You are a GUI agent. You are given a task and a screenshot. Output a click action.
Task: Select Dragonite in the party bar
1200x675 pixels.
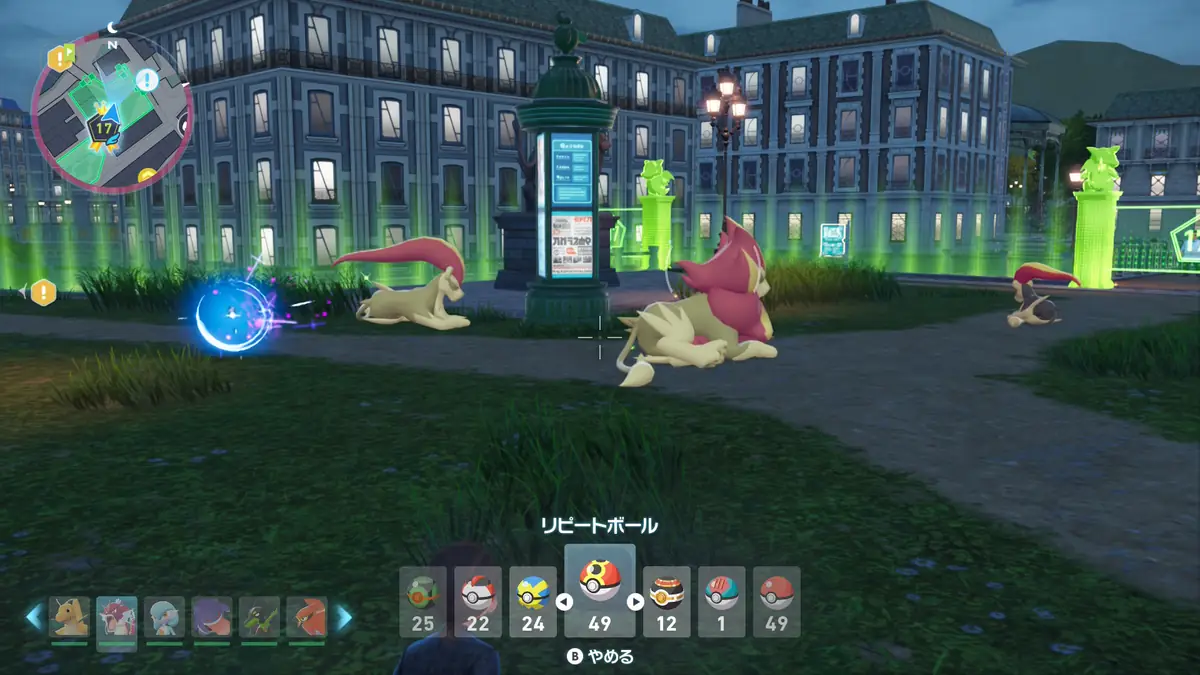pos(70,618)
